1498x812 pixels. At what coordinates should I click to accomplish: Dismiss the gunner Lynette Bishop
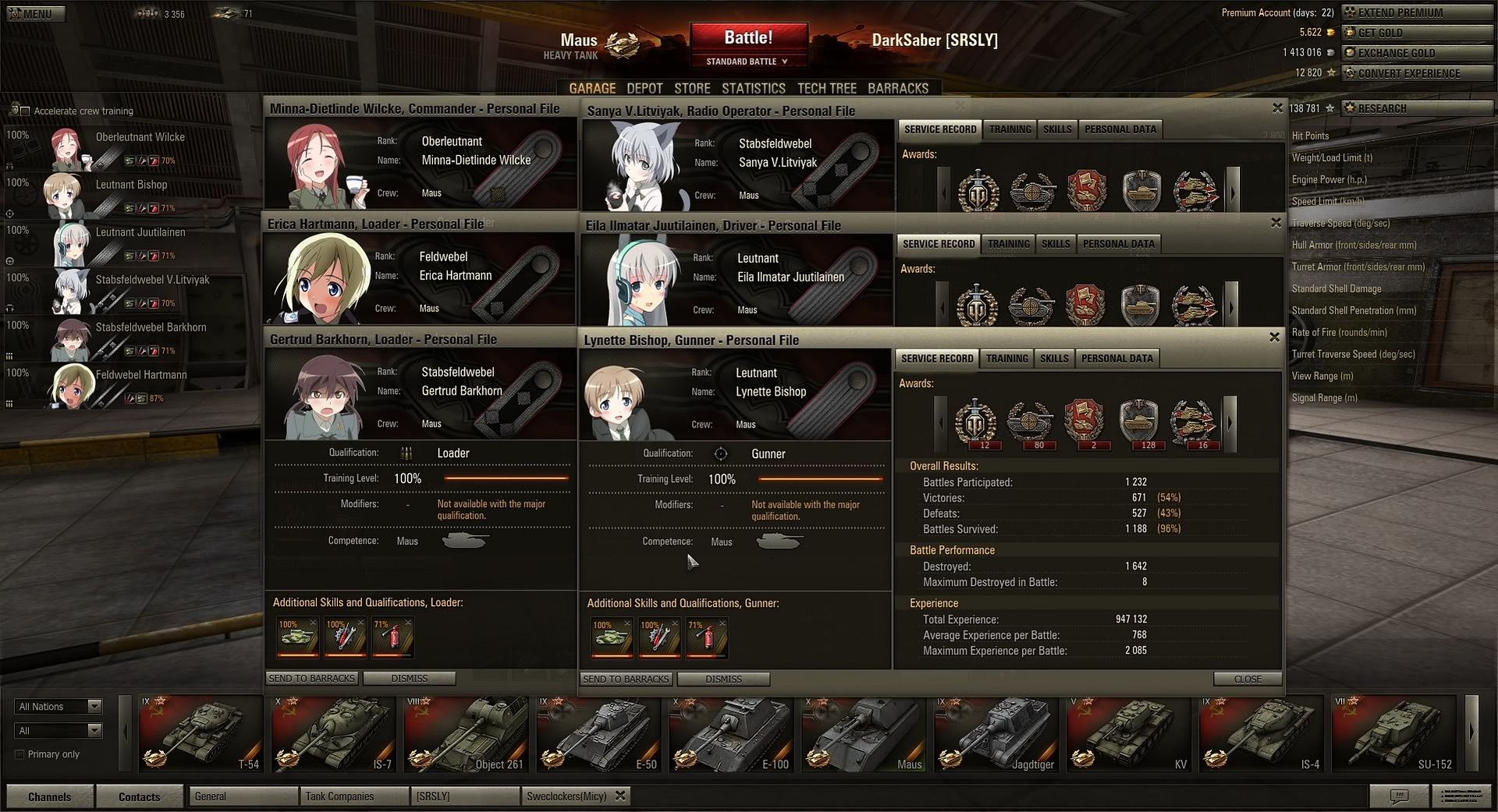pos(723,679)
